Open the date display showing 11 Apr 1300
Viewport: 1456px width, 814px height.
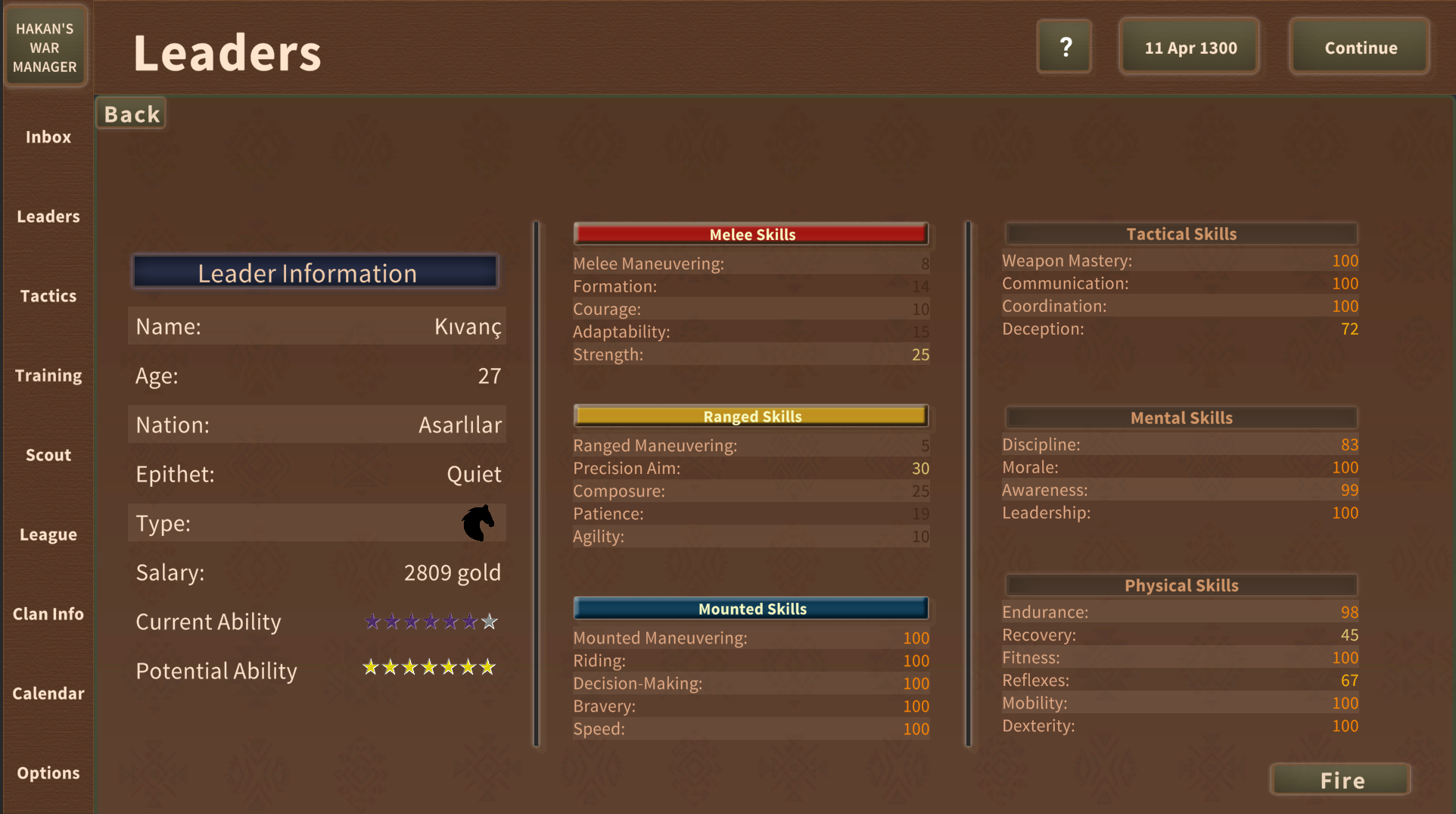tap(1188, 46)
